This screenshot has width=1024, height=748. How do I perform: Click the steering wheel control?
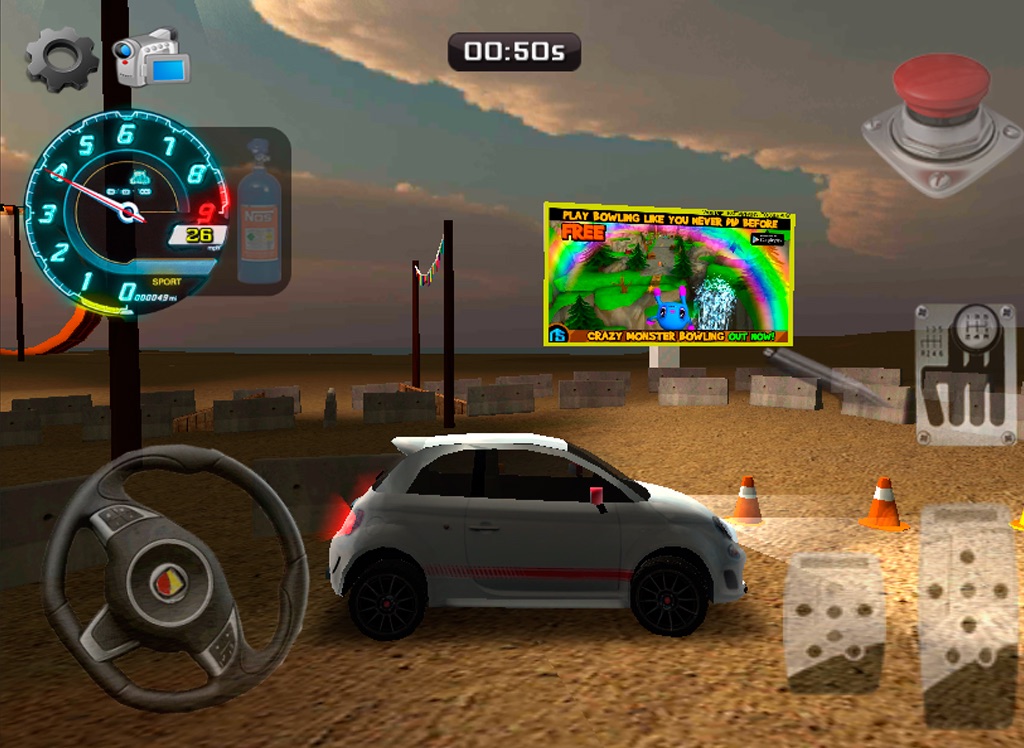(x=175, y=578)
